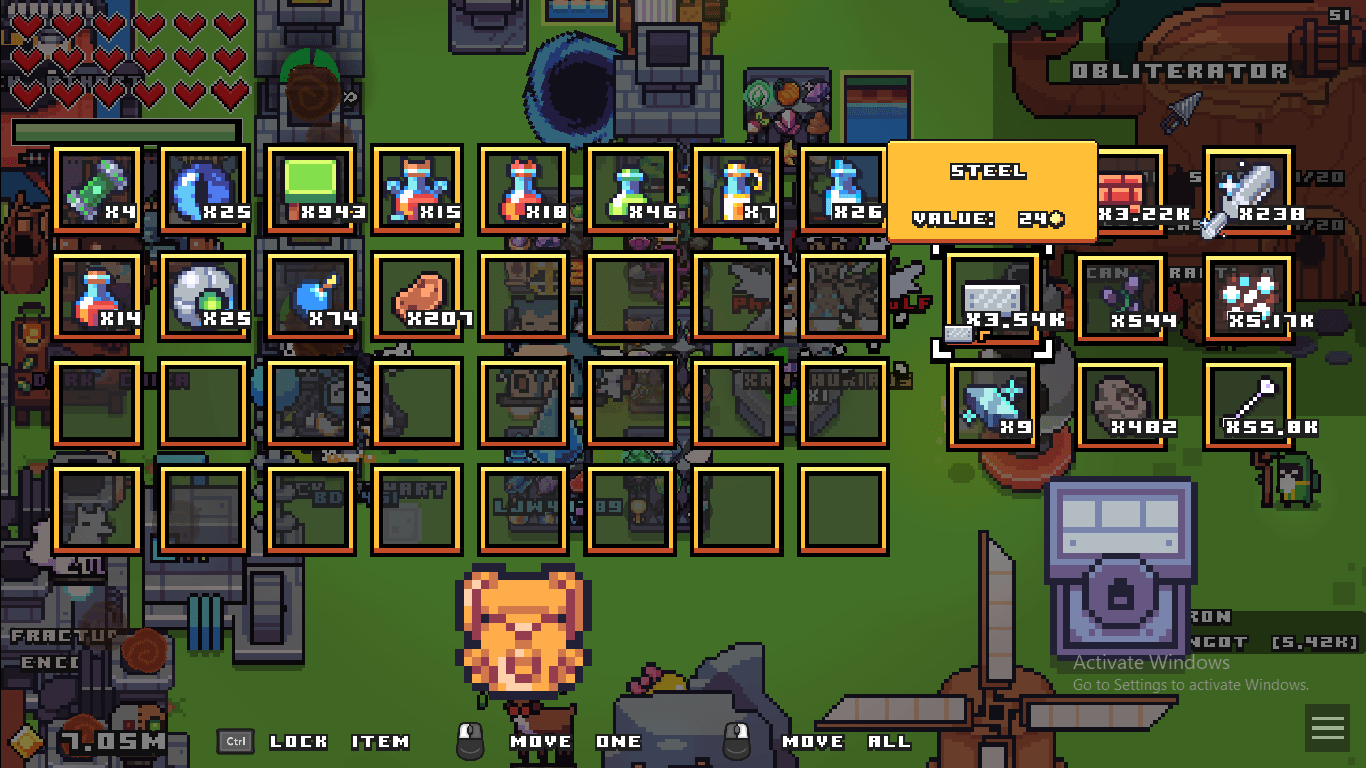Click the green sign item counted x943
The height and width of the screenshot is (768, 1366).
pyautogui.click(x=310, y=188)
